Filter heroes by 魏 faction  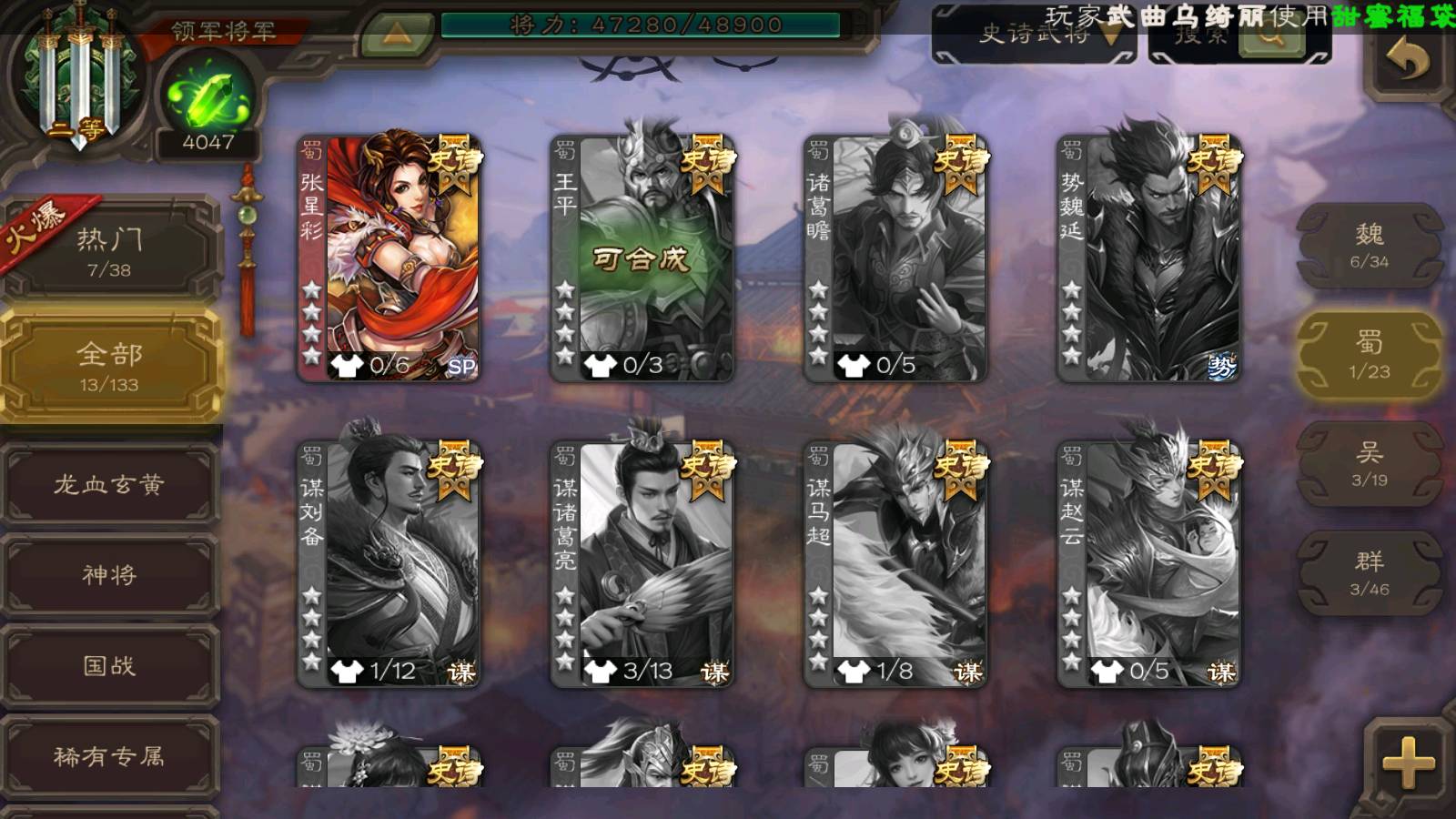(1369, 246)
